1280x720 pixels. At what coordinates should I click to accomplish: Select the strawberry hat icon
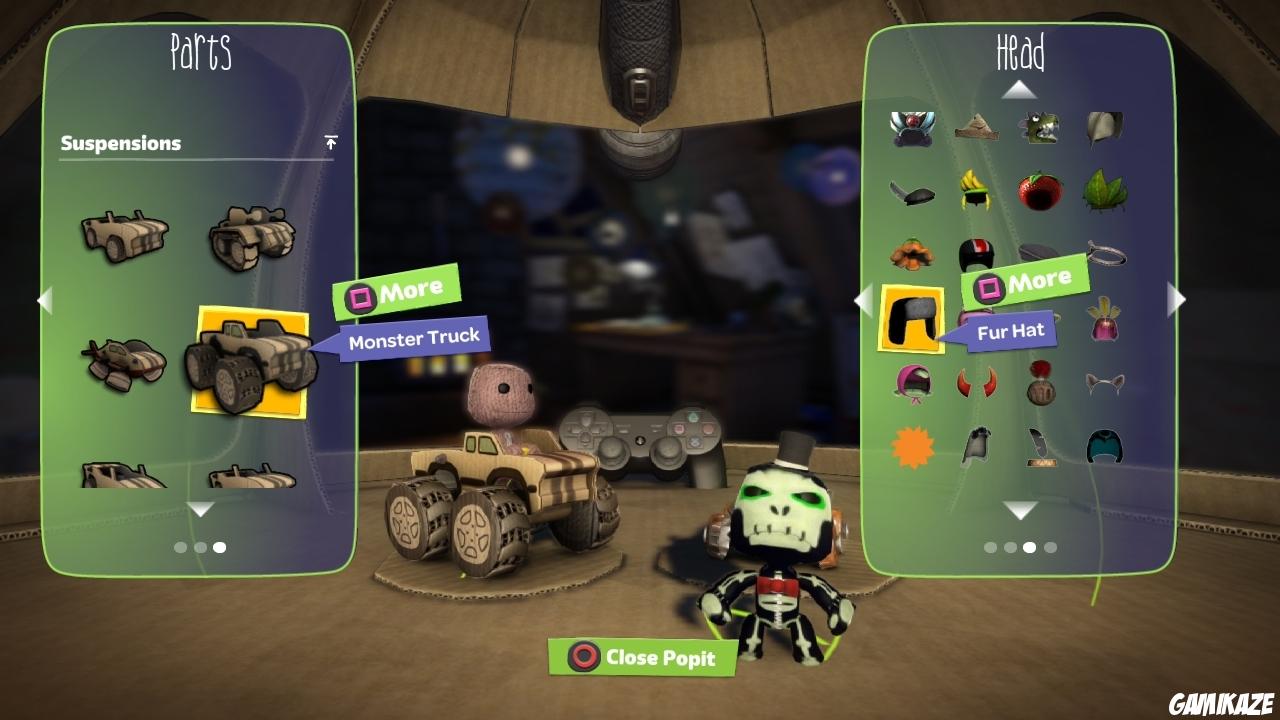(1040, 190)
